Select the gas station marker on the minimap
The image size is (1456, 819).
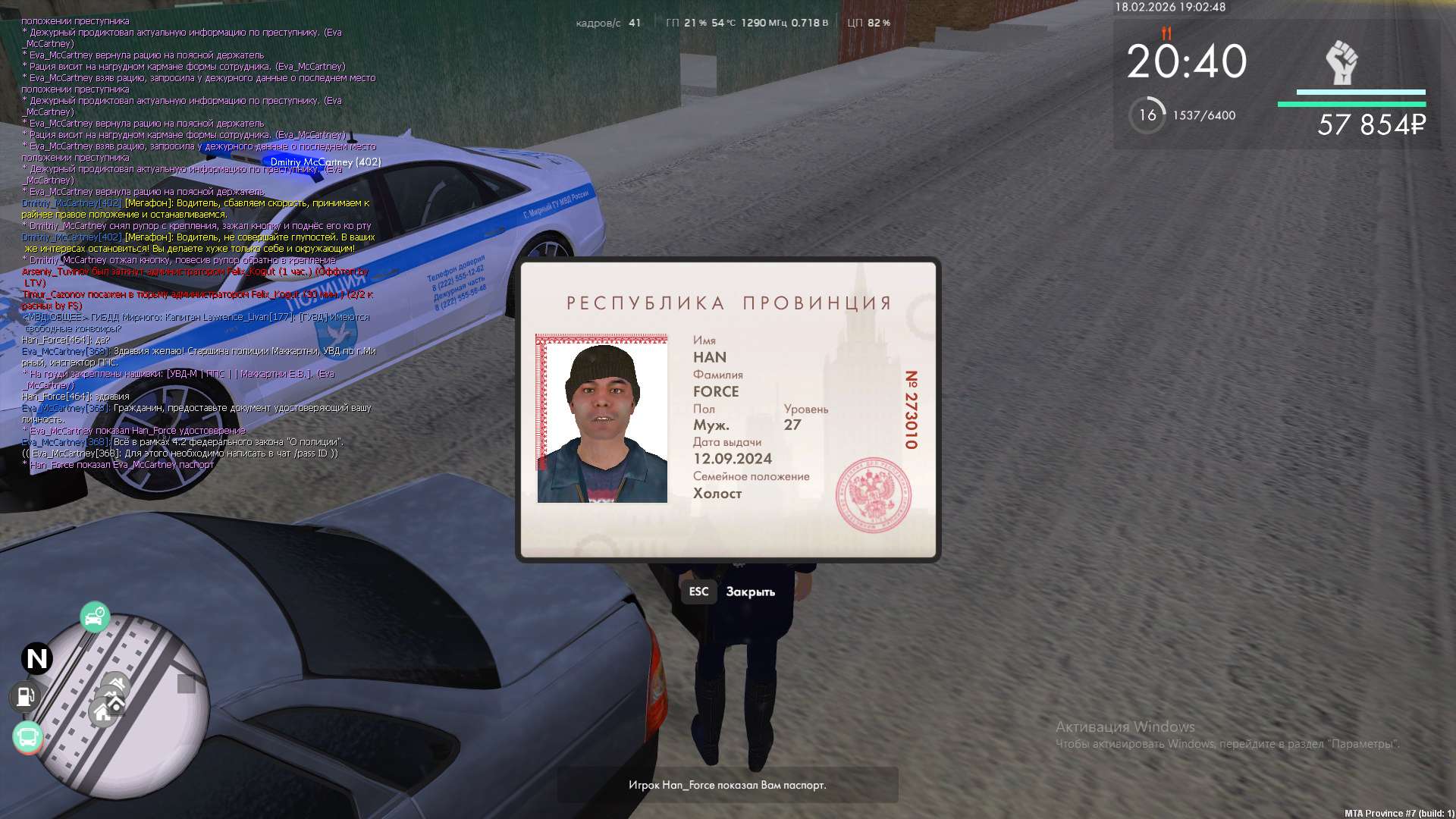(x=25, y=696)
